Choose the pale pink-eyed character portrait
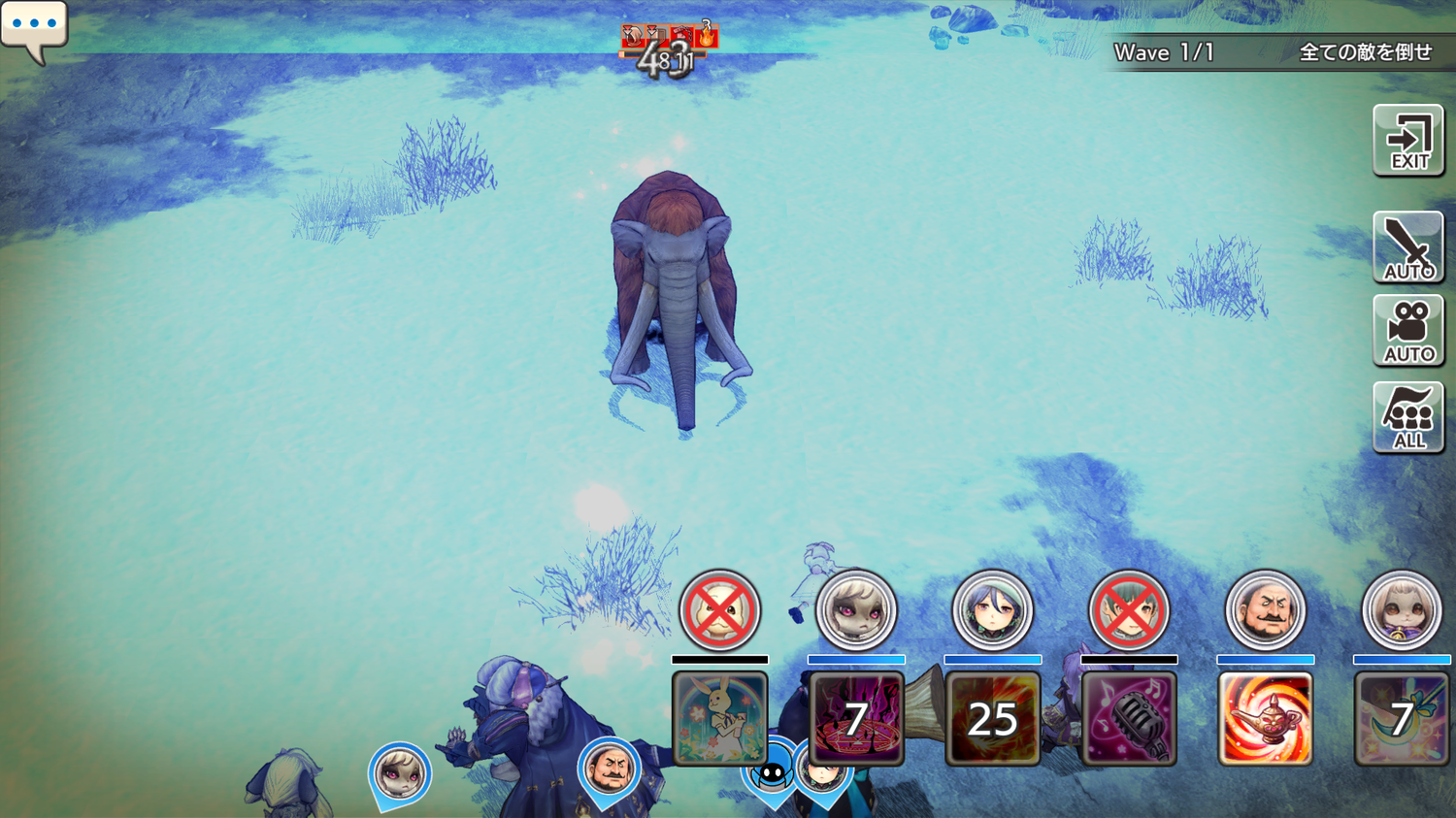This screenshot has width=1456, height=818. coord(856,610)
